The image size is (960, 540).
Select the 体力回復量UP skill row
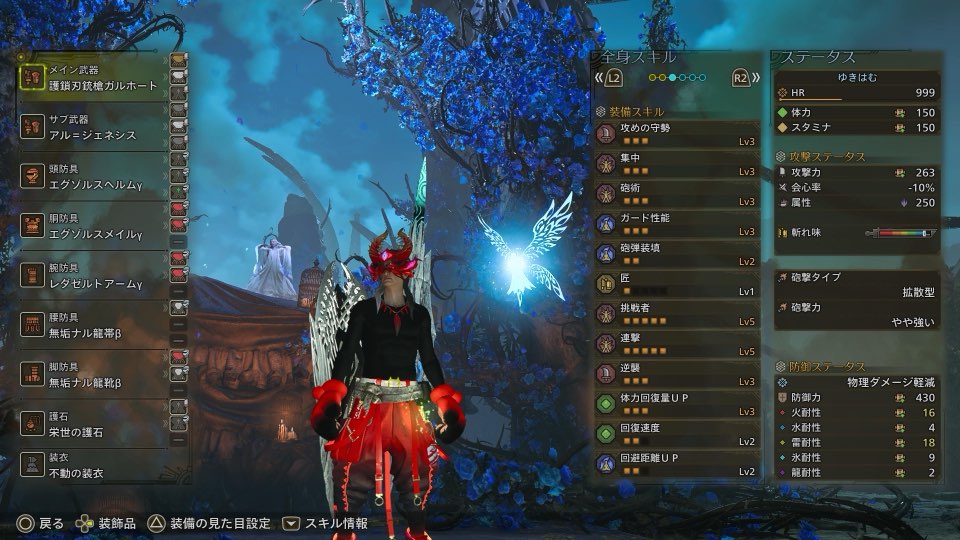click(x=676, y=404)
